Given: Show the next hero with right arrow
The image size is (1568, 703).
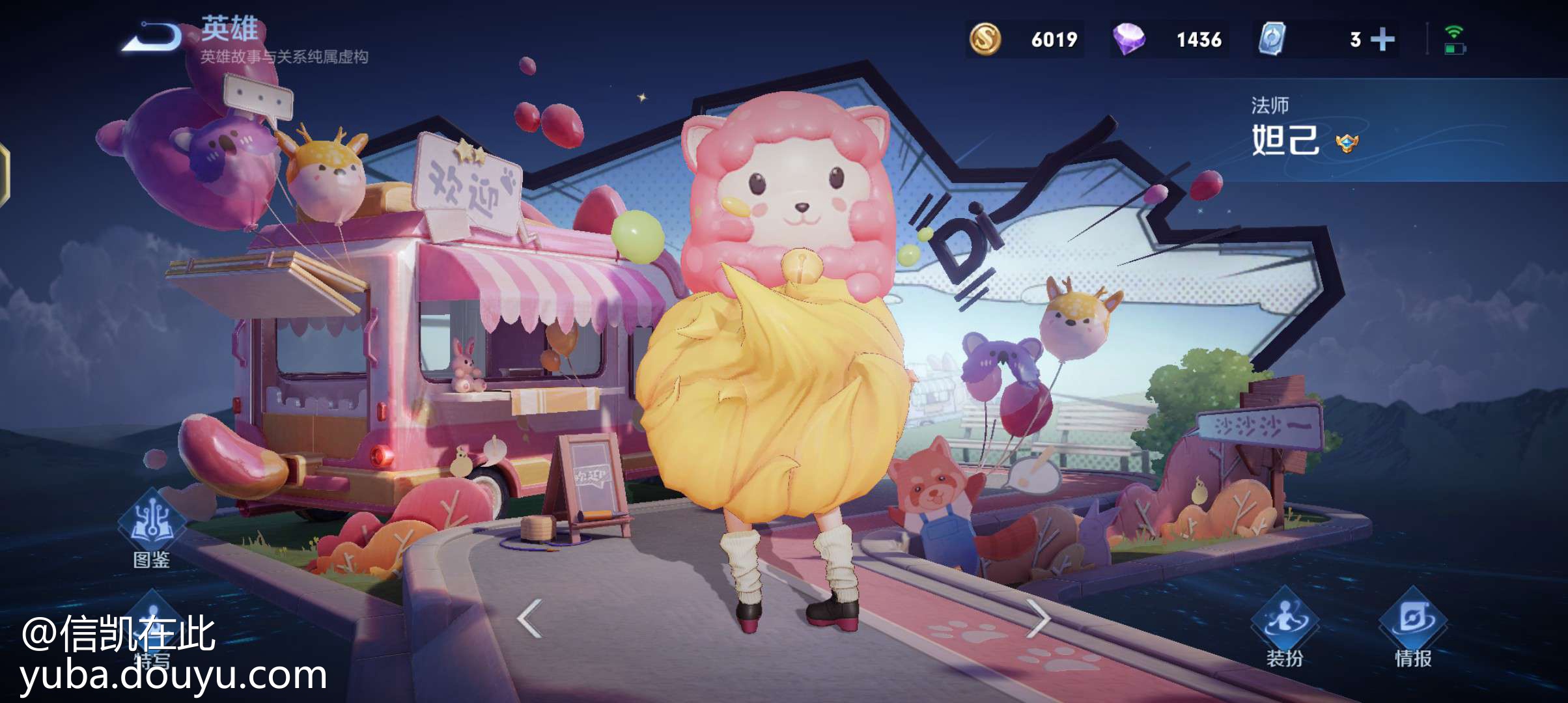Looking at the screenshot, I should coord(1038,618).
